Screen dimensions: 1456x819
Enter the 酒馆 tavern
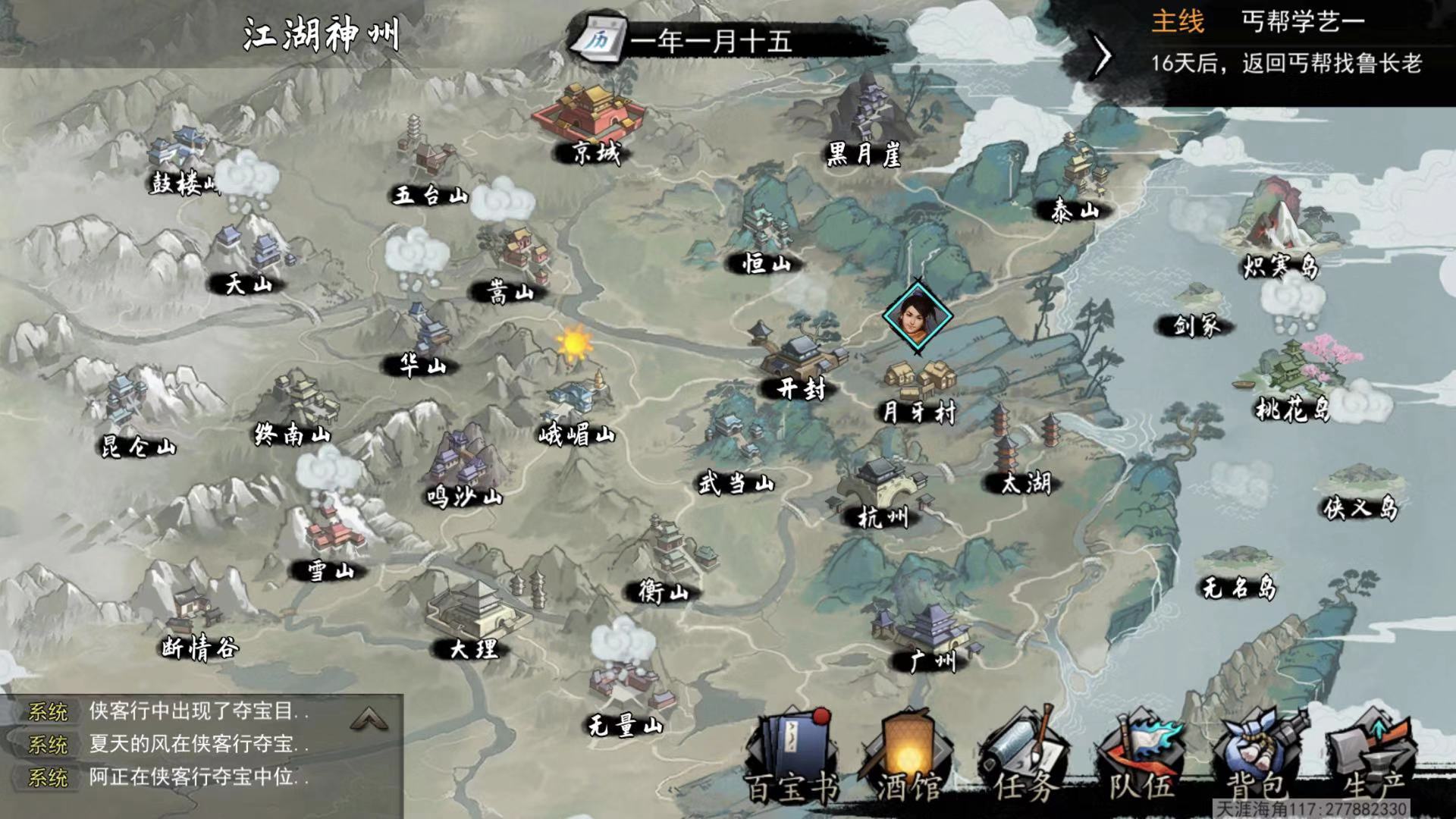(906, 758)
